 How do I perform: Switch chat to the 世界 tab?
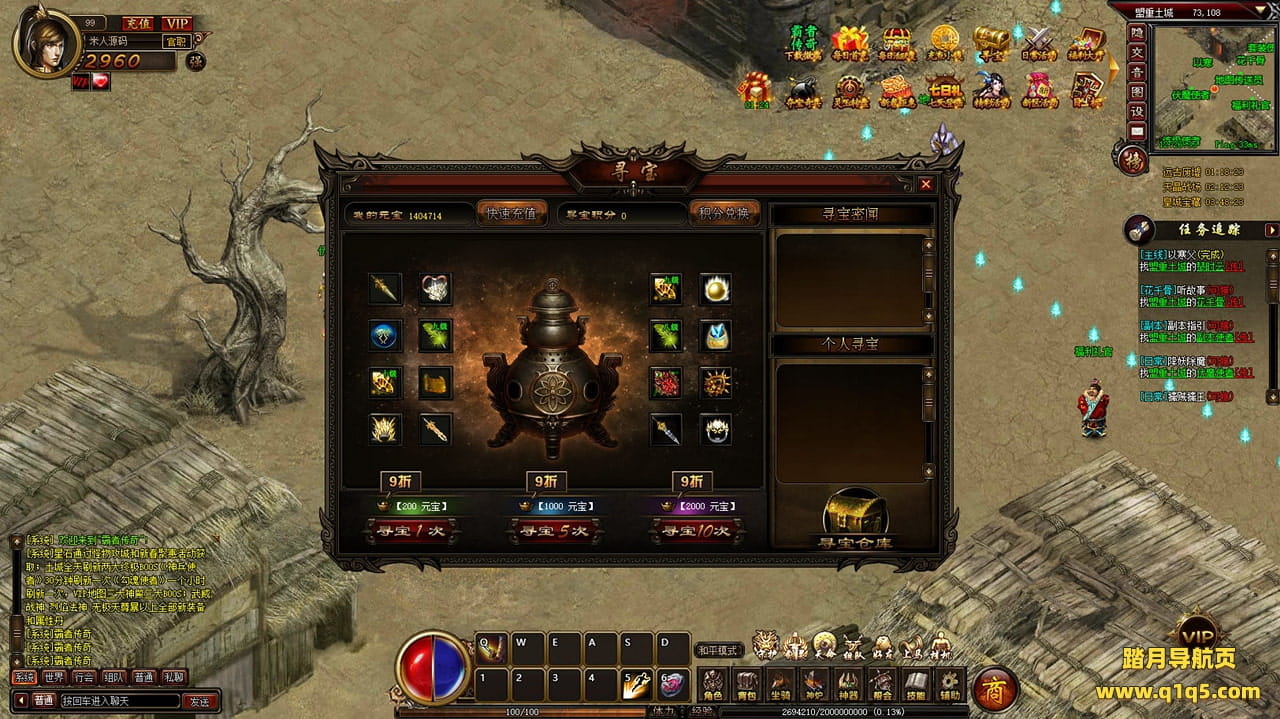pos(54,677)
